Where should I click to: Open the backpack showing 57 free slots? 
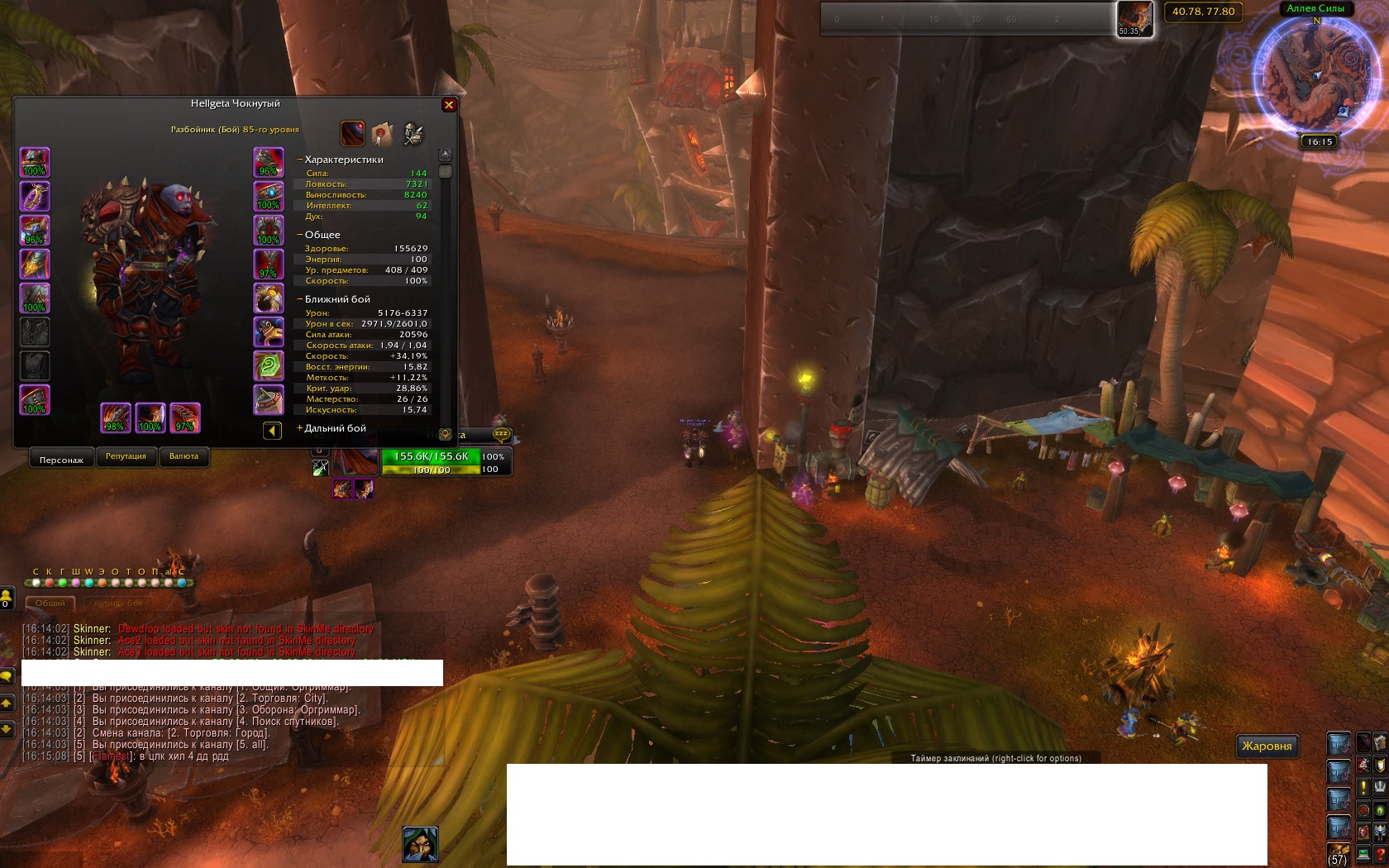pyautogui.click(x=1338, y=853)
